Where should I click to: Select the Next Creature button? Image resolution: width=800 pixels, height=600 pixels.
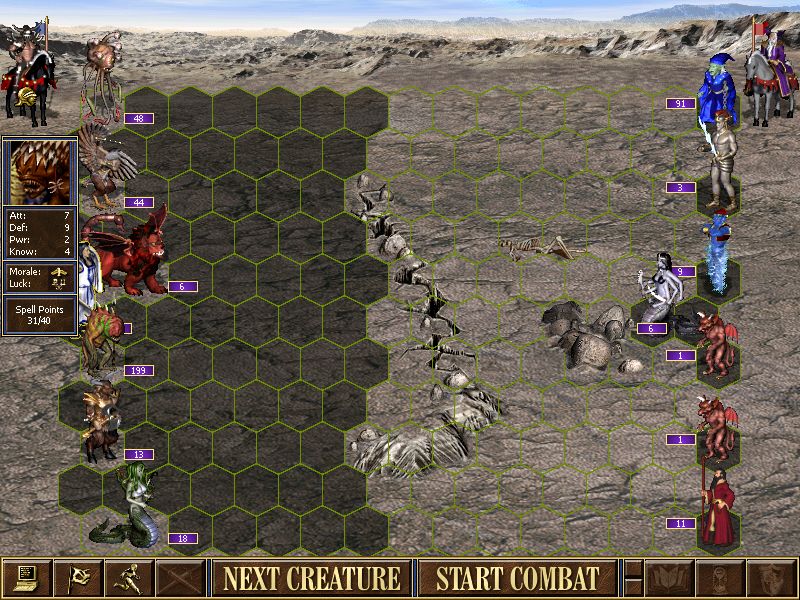click(311, 577)
